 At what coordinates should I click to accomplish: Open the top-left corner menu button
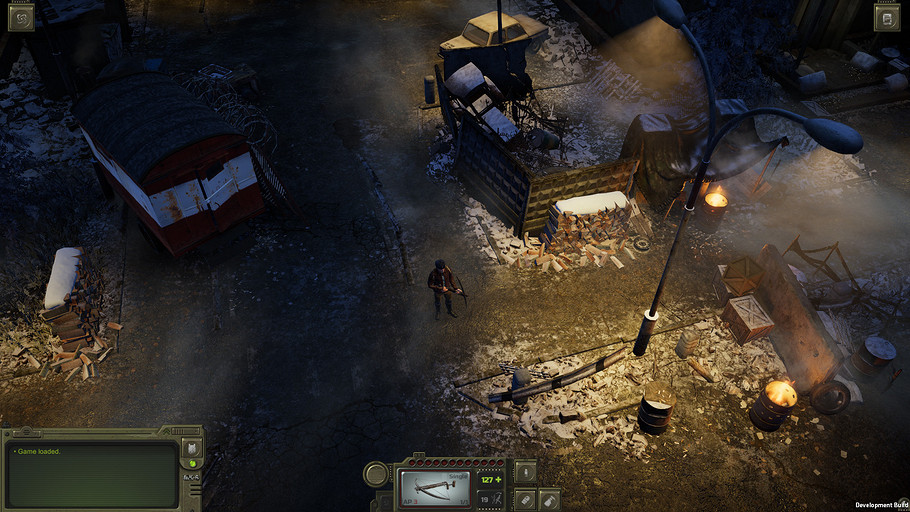21,17
